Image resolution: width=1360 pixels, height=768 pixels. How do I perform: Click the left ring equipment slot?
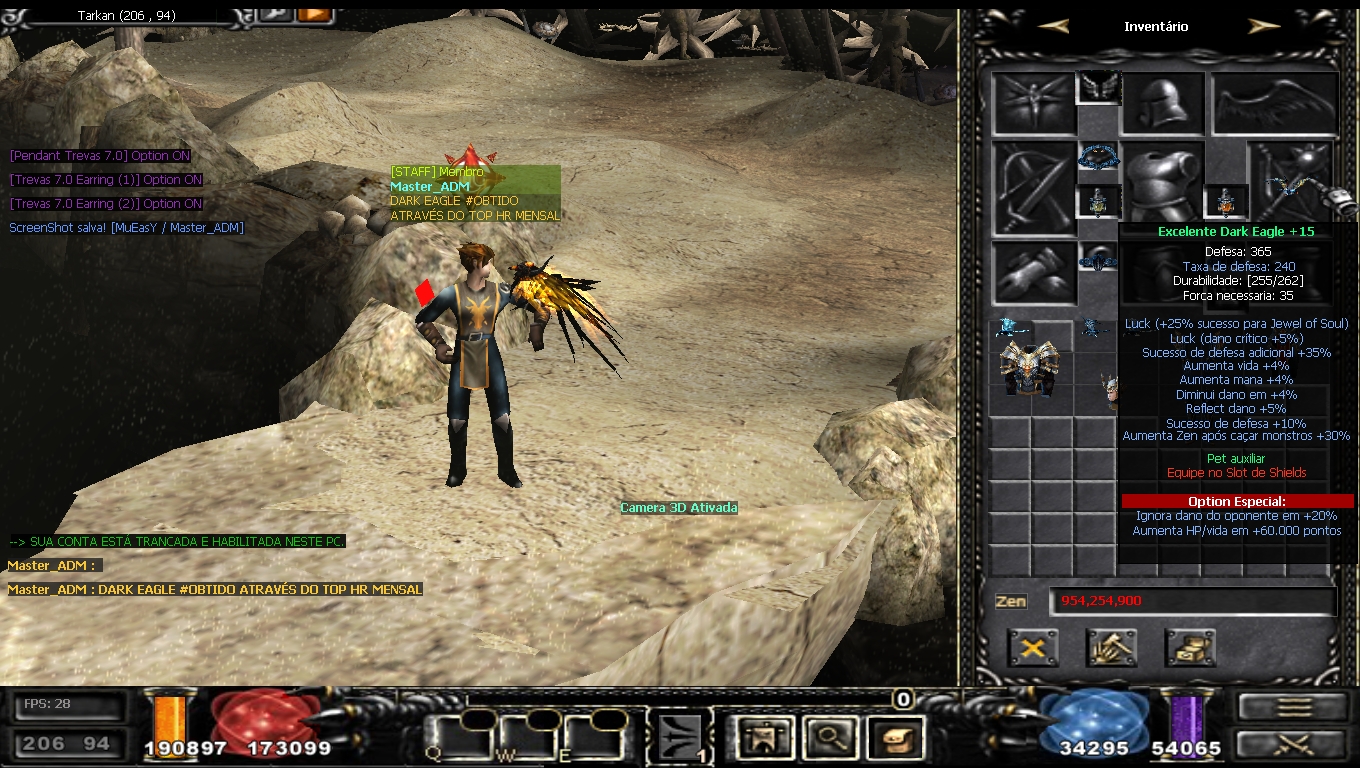[1098, 201]
